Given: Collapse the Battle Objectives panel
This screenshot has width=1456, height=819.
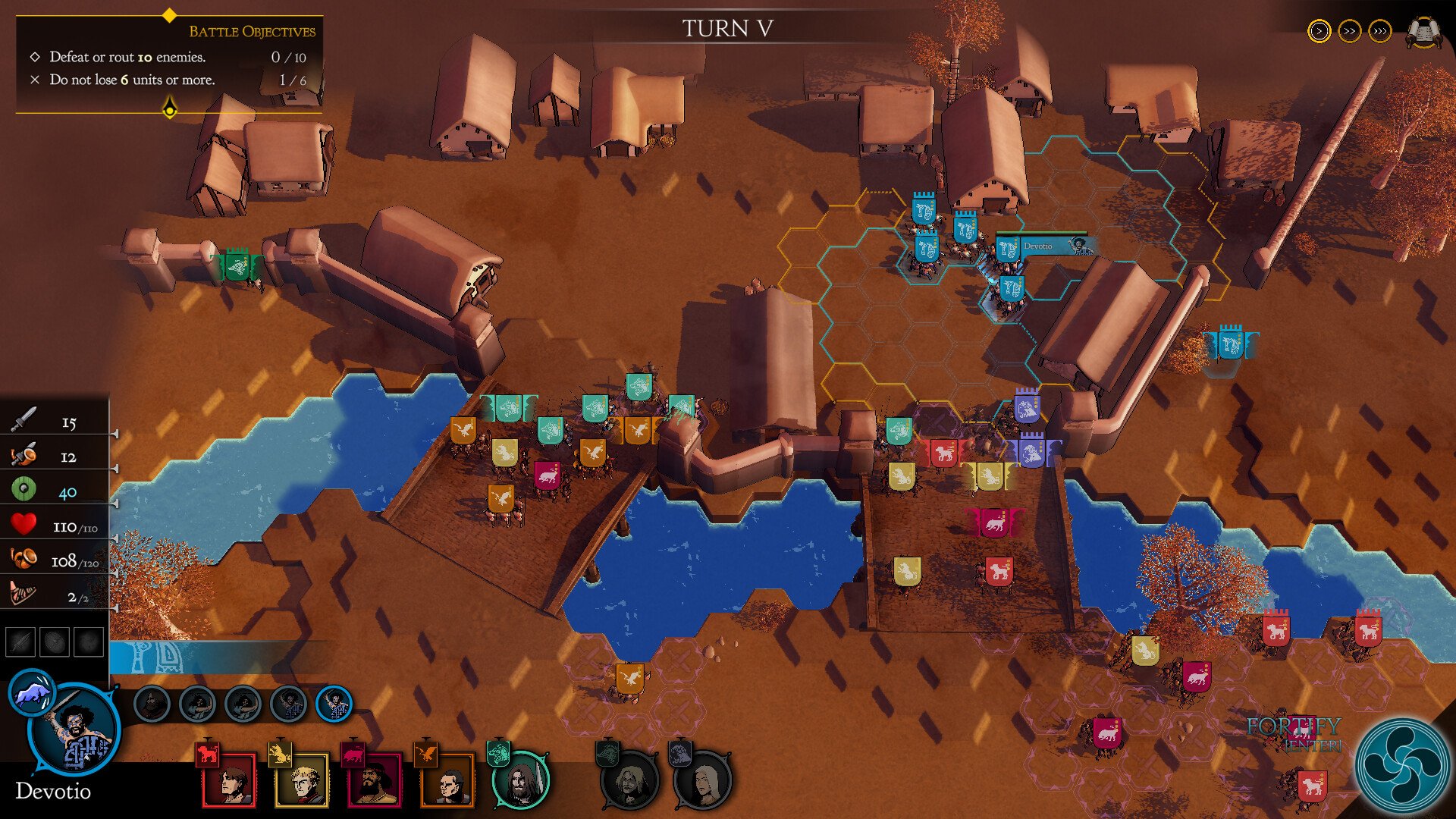Looking at the screenshot, I should coord(170,111).
